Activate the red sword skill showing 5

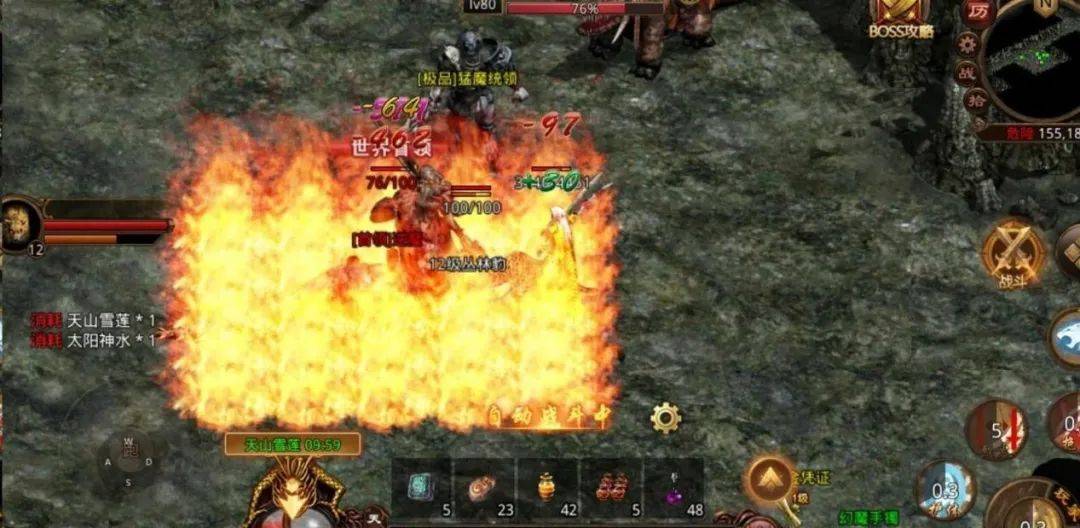click(x=996, y=429)
